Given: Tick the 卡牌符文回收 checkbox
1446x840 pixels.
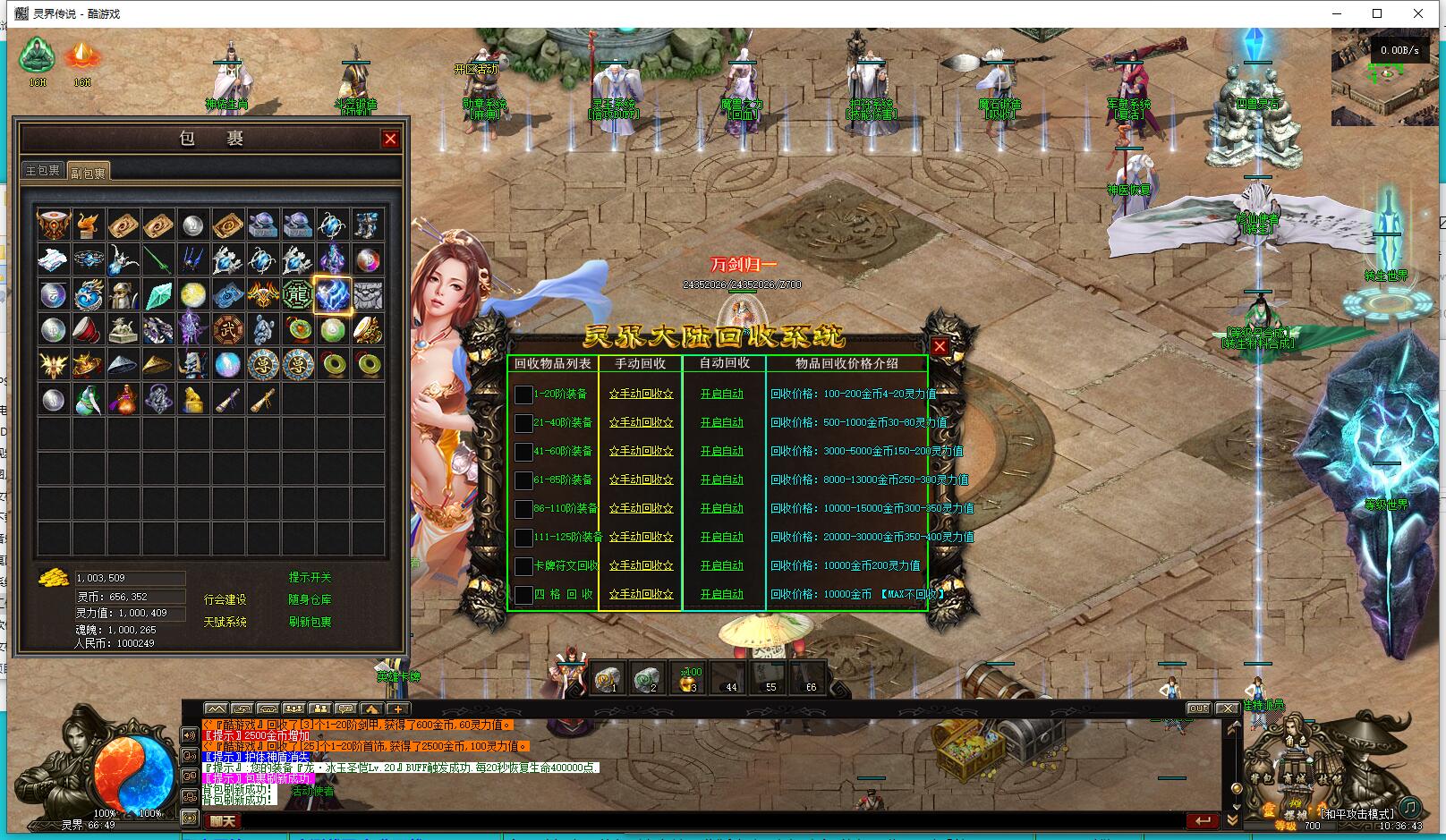Looking at the screenshot, I should coord(523,566).
